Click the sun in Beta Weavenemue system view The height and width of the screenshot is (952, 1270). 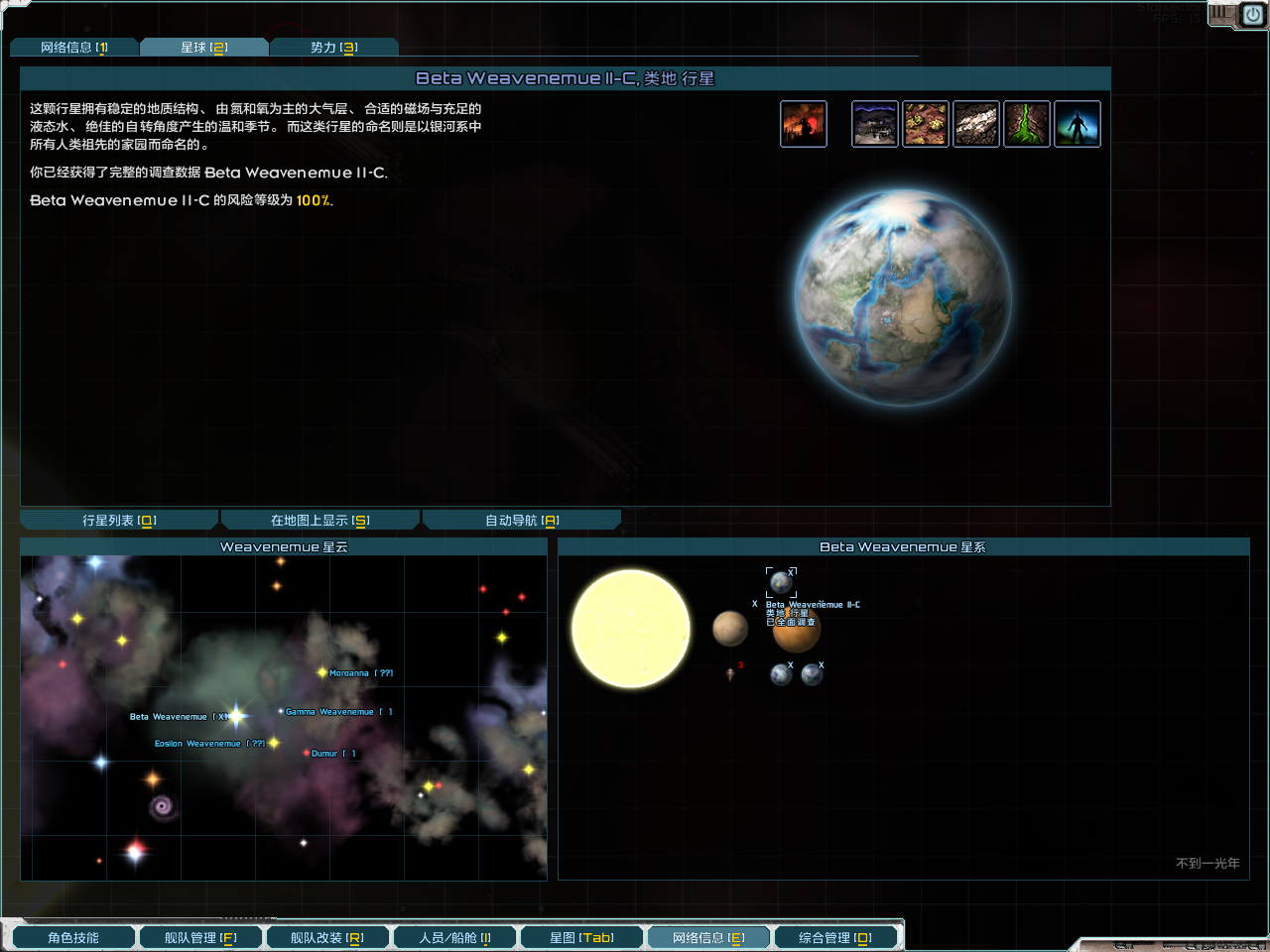(x=630, y=628)
